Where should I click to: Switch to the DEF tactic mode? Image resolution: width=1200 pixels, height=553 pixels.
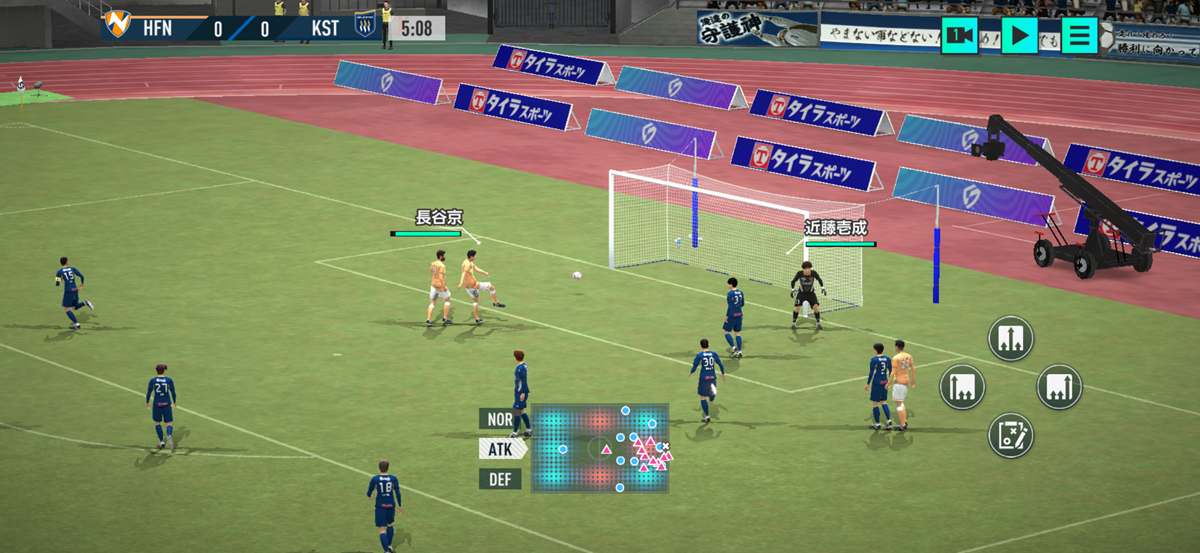click(501, 479)
